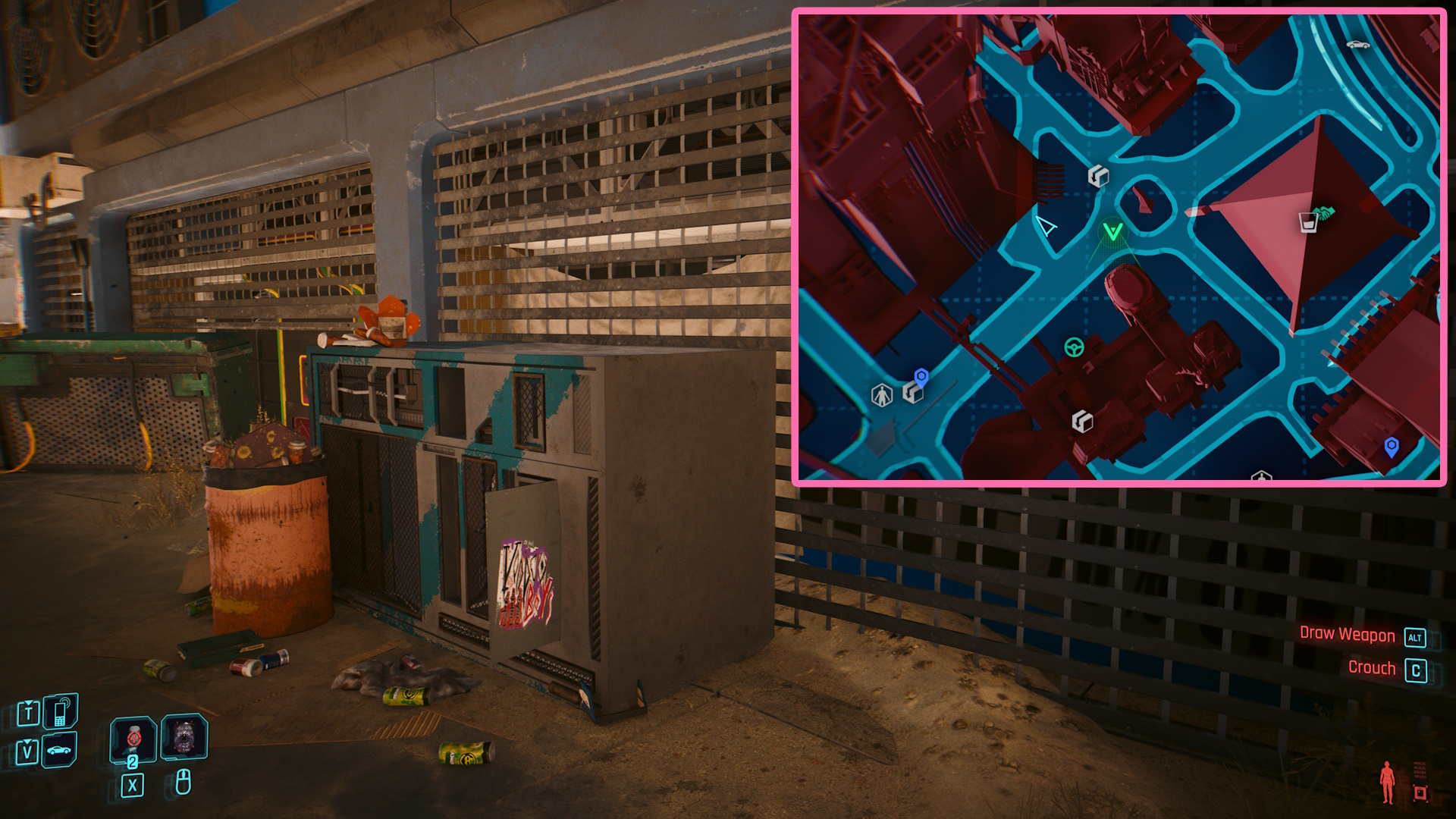Click the green steering wheel vehicle marker

[x=1073, y=348]
